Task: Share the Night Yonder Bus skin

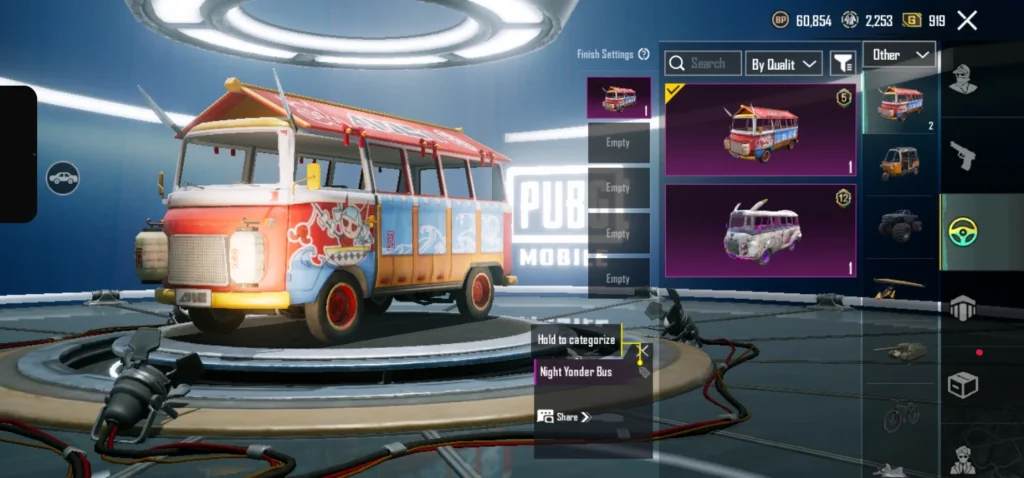Action: coord(565,416)
